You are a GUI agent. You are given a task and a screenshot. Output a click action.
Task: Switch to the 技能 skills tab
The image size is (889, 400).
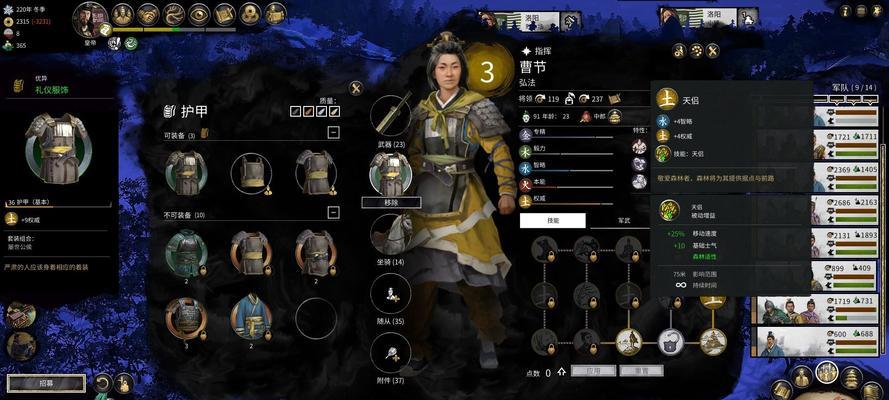tap(552, 220)
